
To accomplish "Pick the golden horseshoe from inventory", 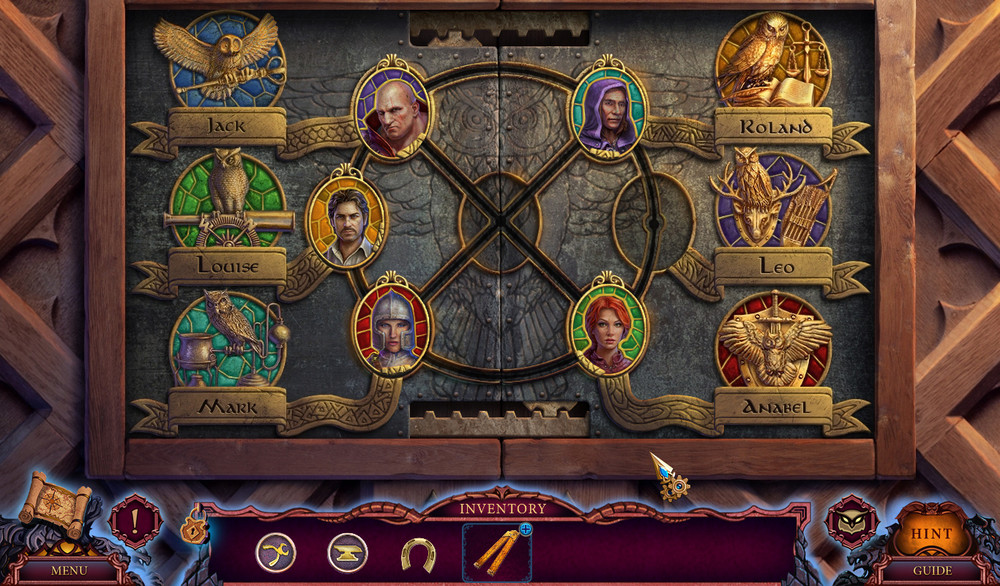I will (x=418, y=554).
